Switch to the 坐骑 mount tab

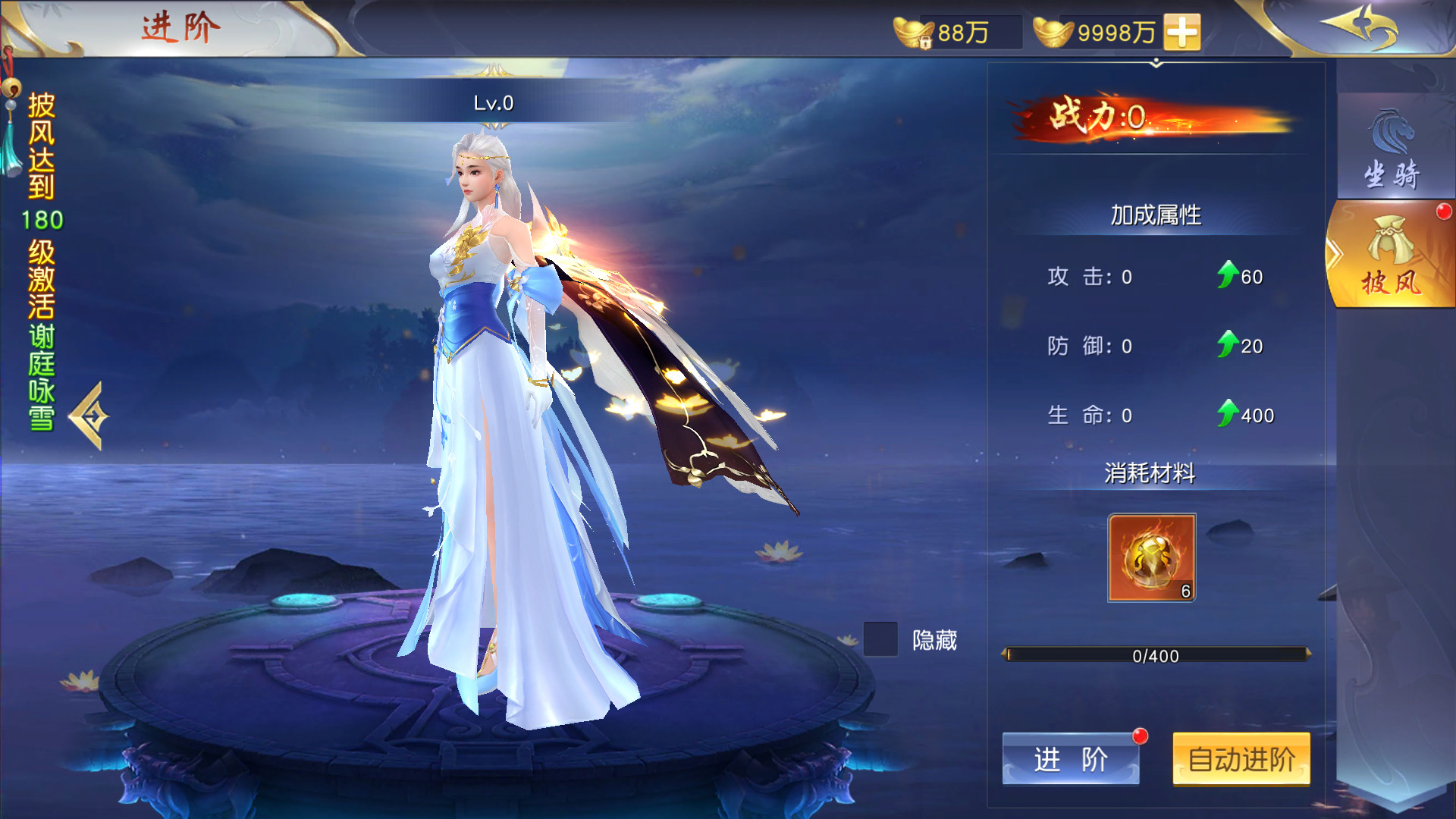[1392, 148]
